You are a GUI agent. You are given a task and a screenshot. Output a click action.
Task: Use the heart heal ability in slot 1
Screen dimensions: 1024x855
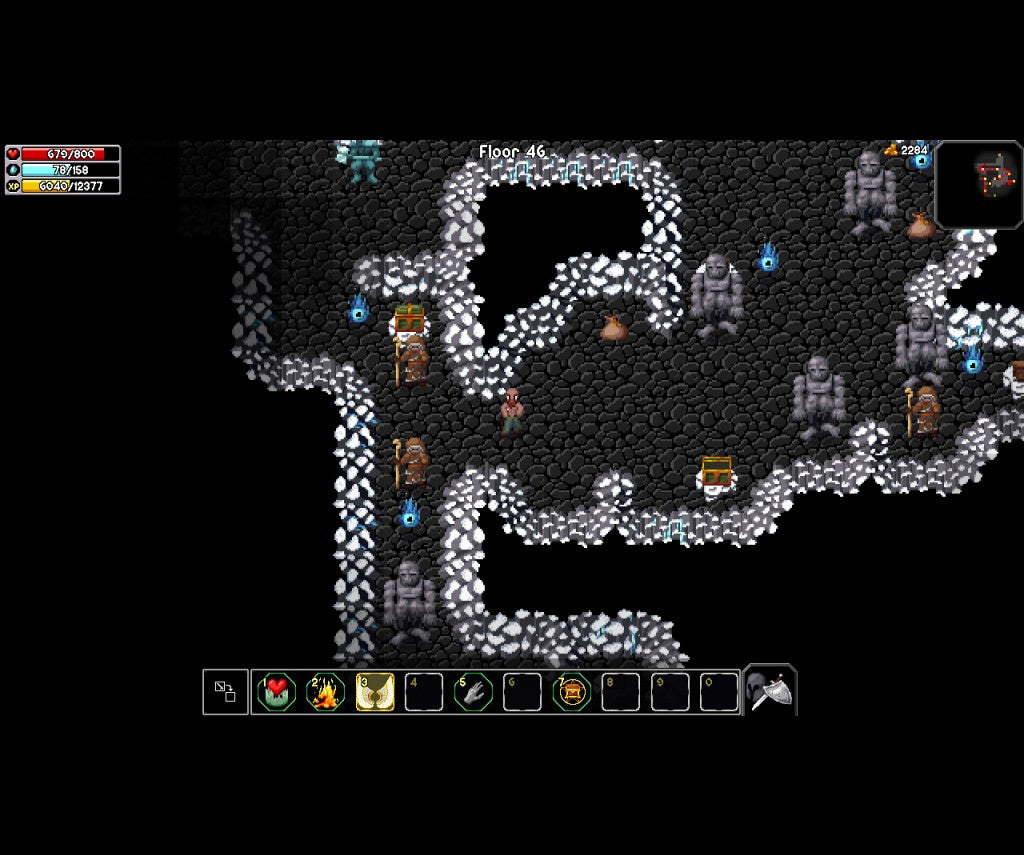point(277,692)
